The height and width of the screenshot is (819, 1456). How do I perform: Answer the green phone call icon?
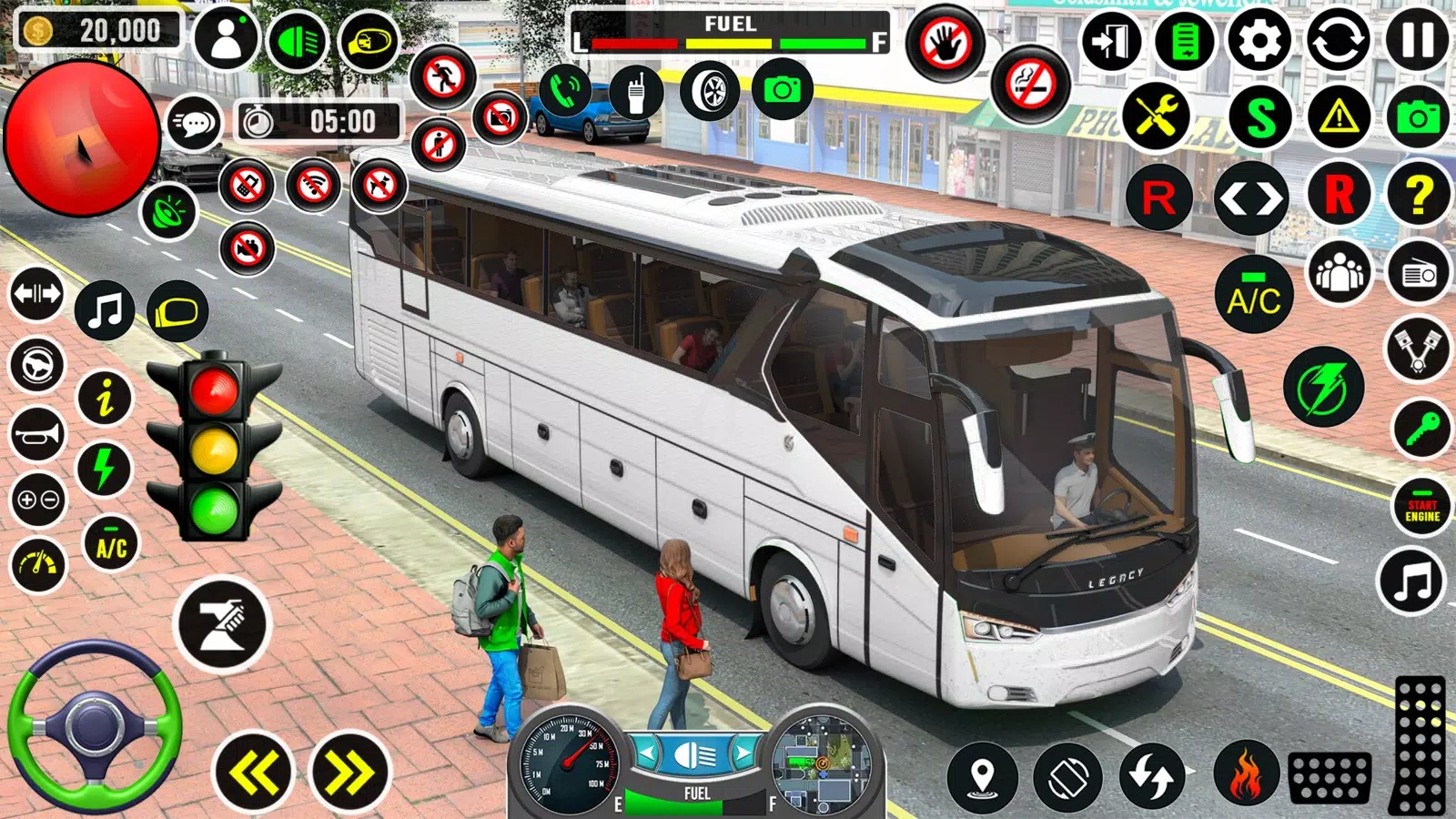tap(565, 92)
